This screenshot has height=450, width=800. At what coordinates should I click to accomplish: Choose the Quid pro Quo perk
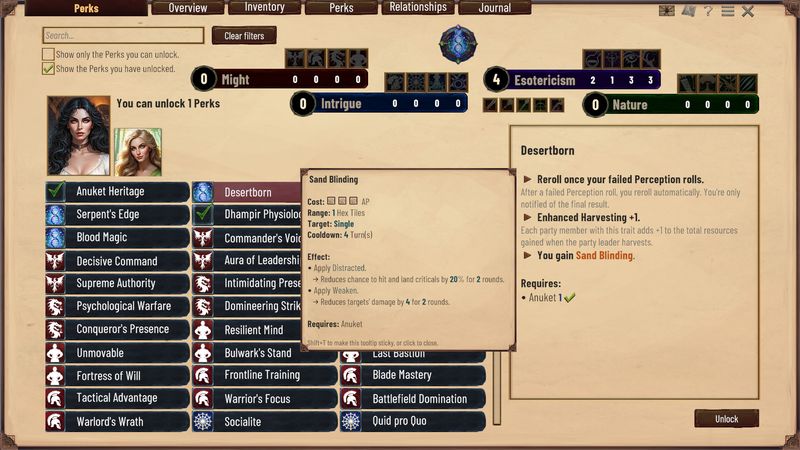(x=412, y=421)
